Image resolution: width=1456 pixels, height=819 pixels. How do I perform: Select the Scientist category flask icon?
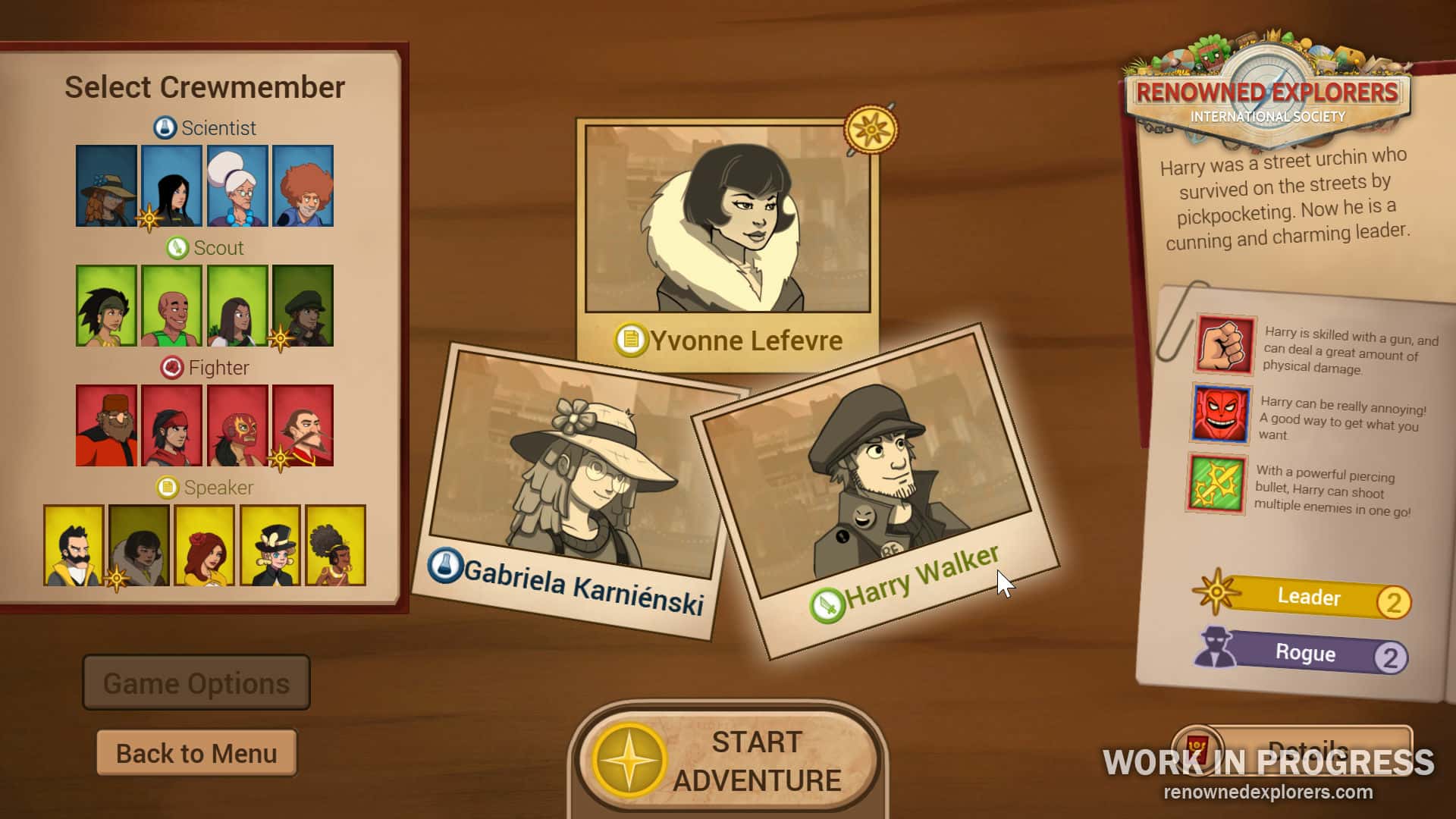[165, 127]
